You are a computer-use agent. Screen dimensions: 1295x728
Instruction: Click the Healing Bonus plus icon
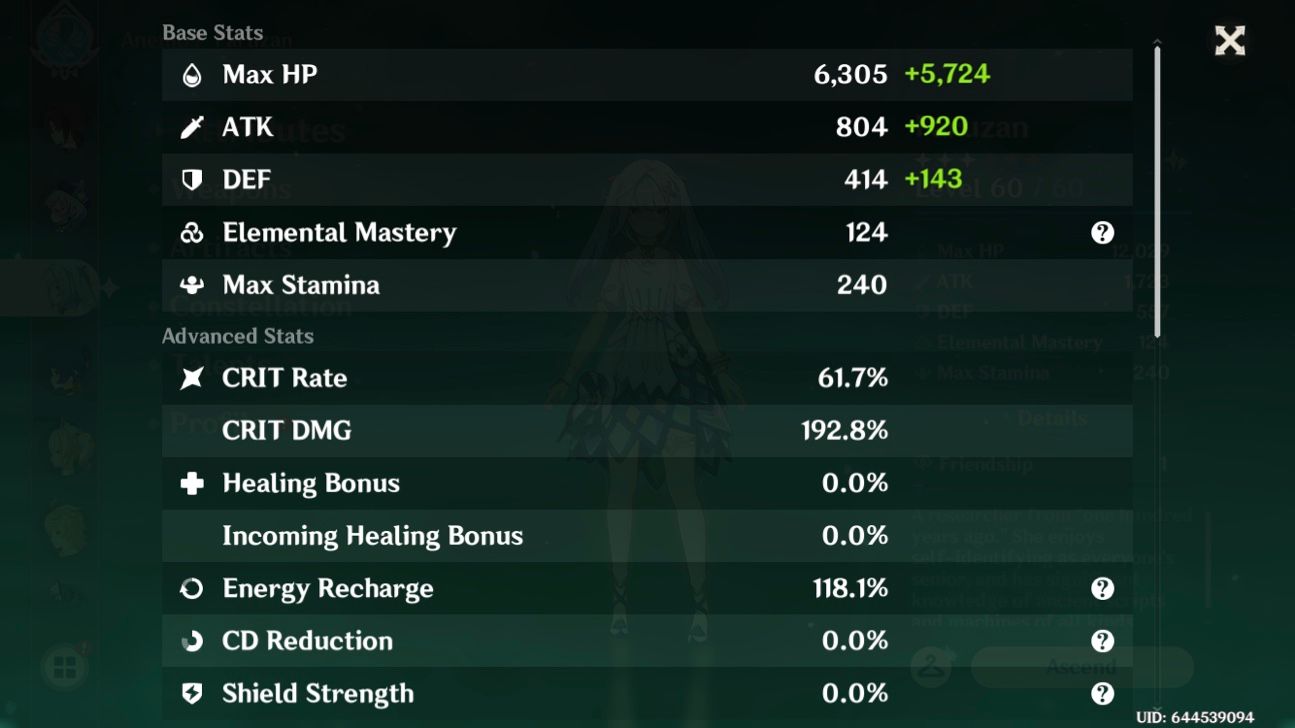(x=193, y=483)
